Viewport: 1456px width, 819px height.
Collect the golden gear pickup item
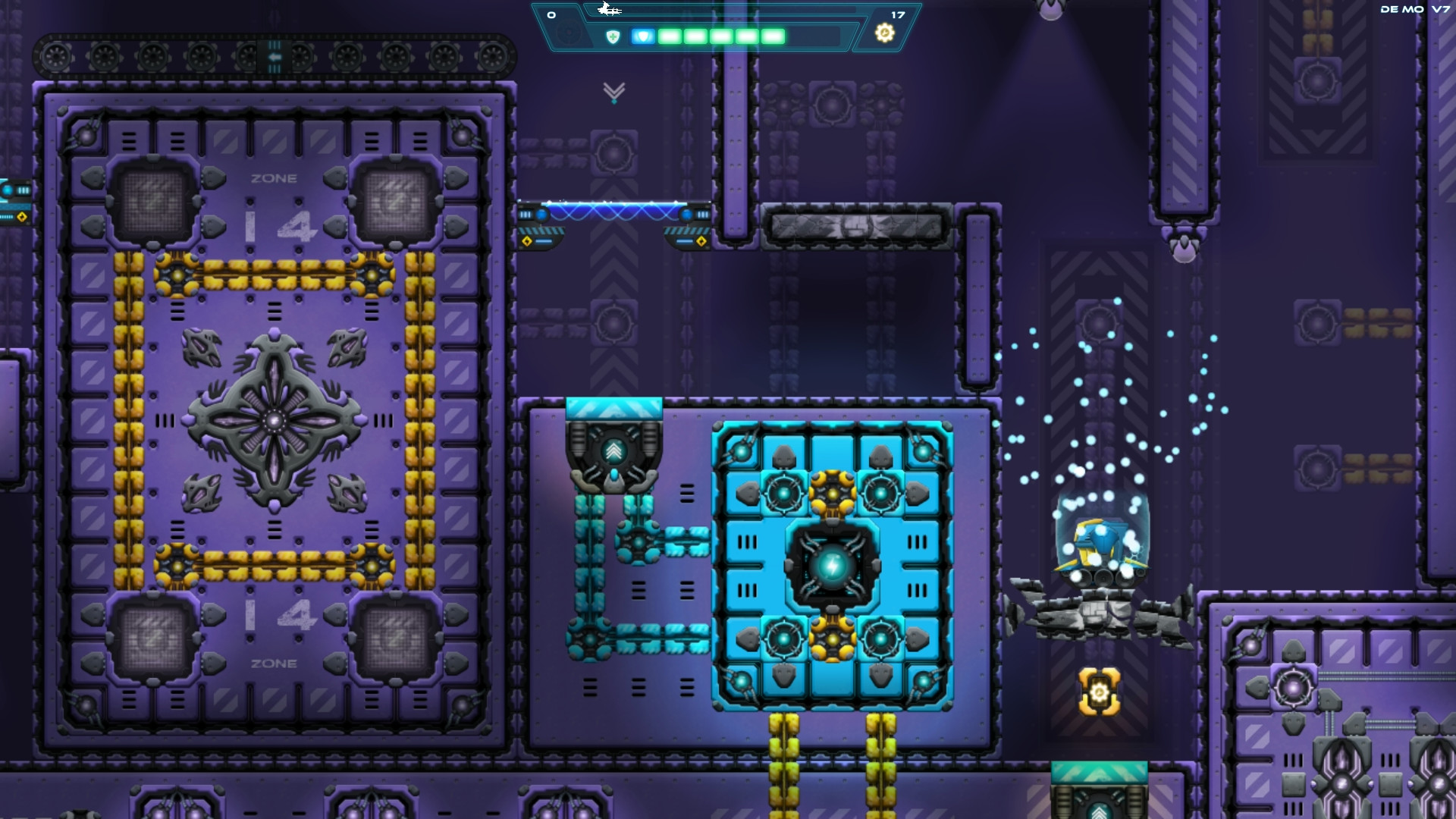(1098, 692)
